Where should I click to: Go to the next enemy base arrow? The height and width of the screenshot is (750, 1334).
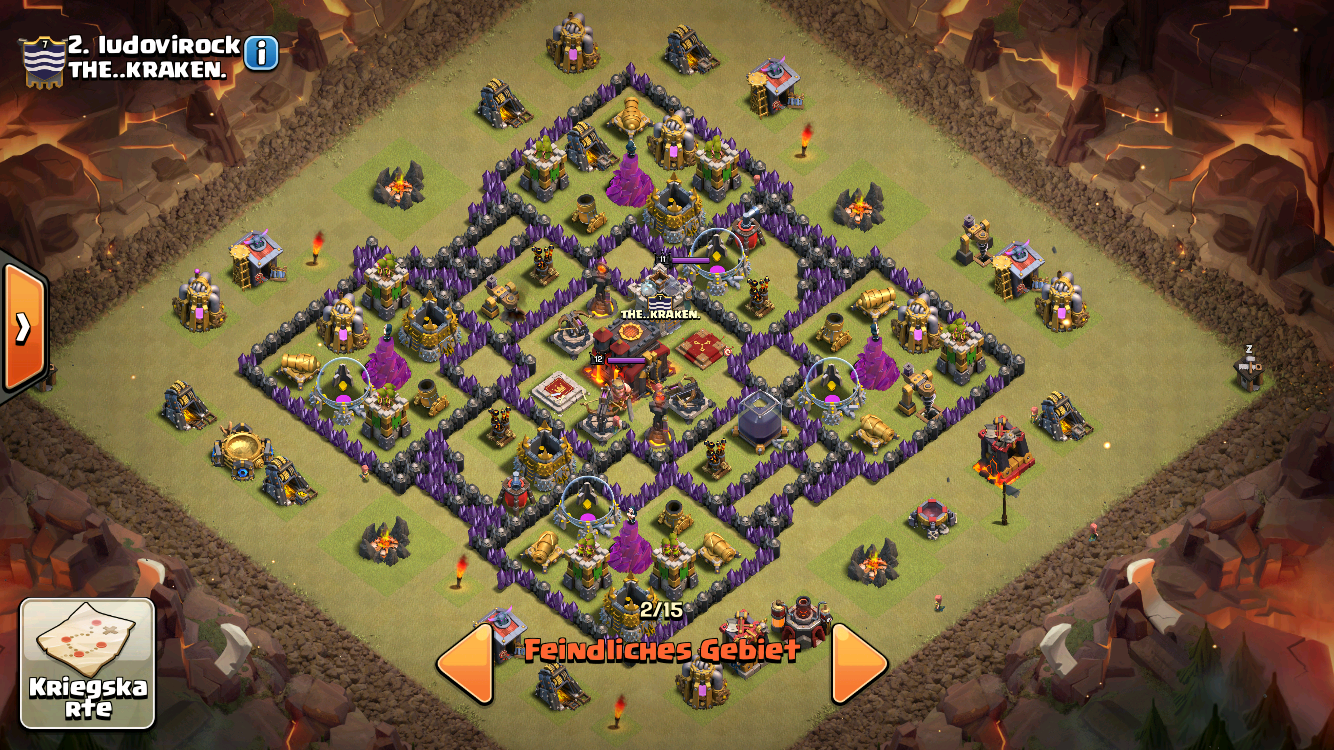859,662
